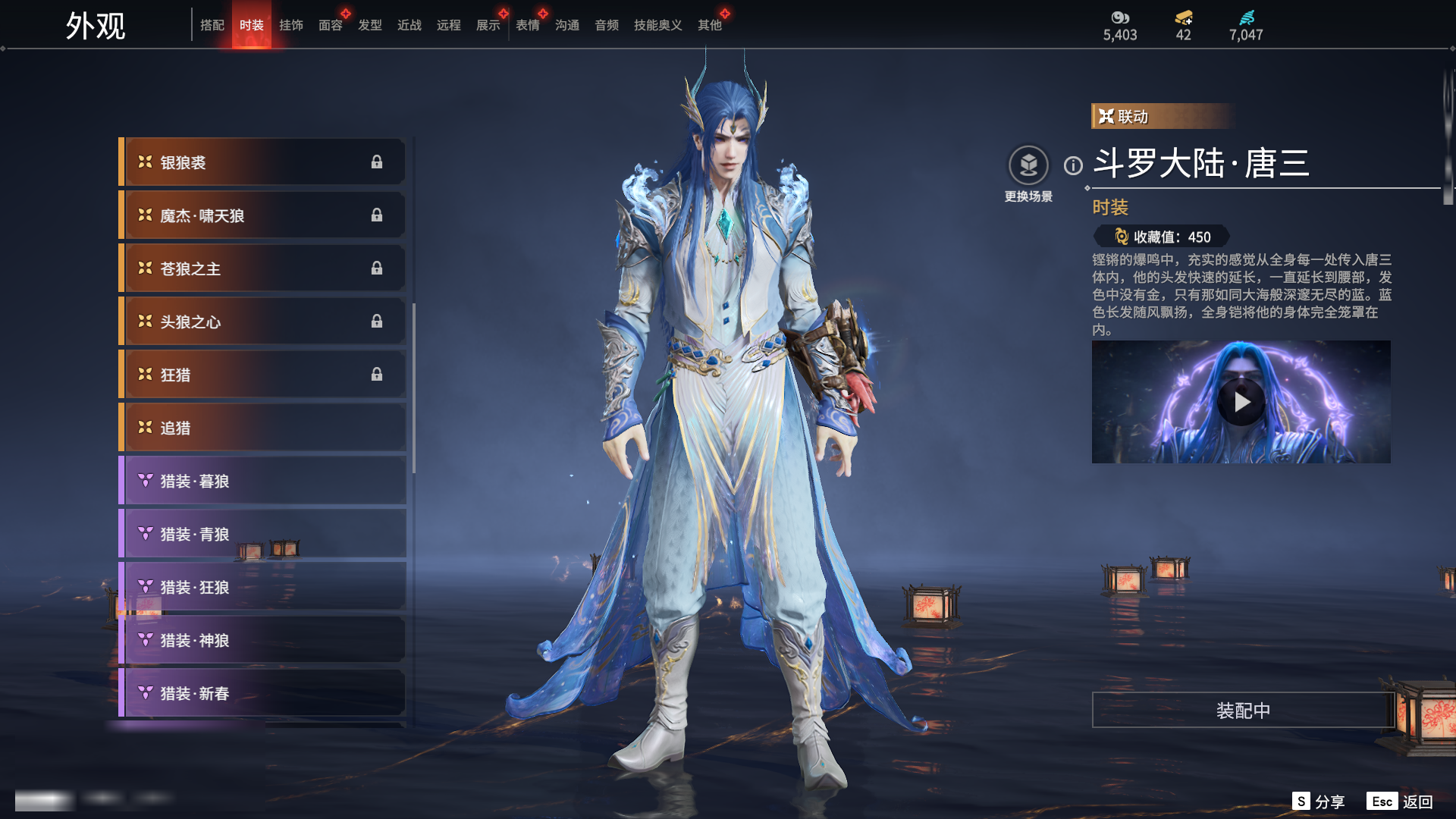1456x819 pixels.
Task: Select the 面容 face tab
Action: pyautogui.click(x=331, y=25)
